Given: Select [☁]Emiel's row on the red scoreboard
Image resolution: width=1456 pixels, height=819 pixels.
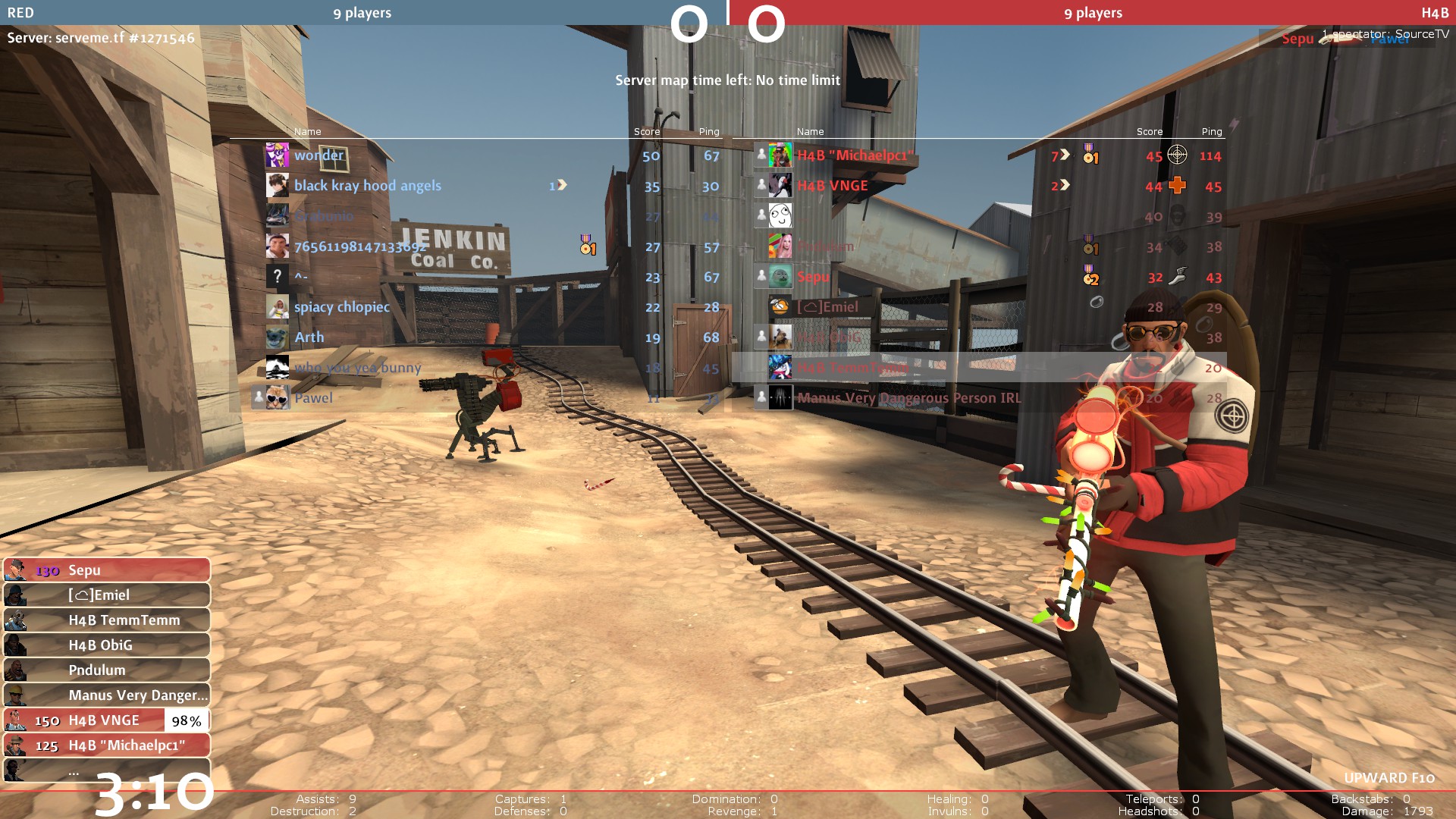Looking at the screenshot, I should tap(827, 307).
